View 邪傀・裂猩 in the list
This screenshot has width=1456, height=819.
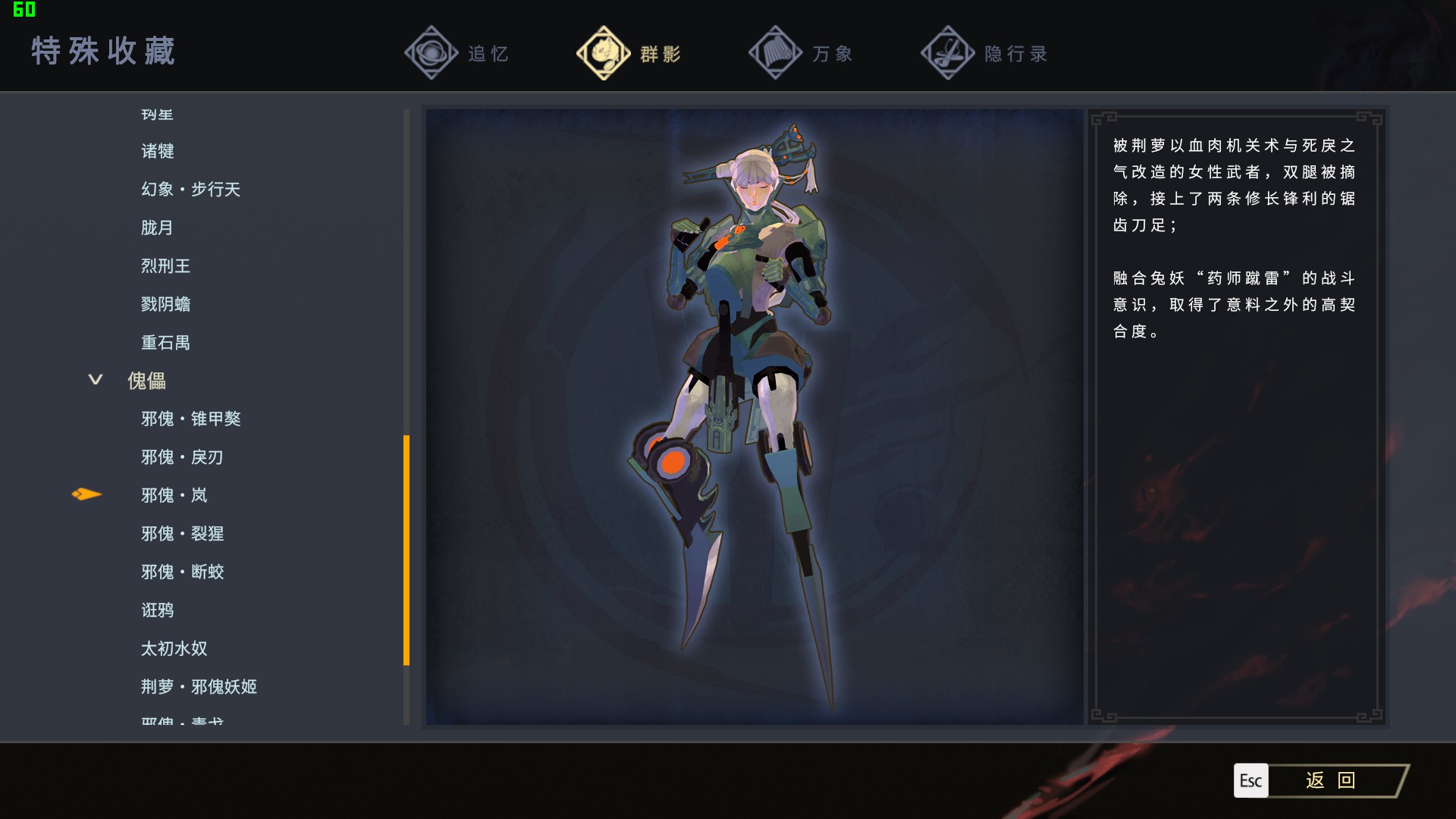click(182, 534)
